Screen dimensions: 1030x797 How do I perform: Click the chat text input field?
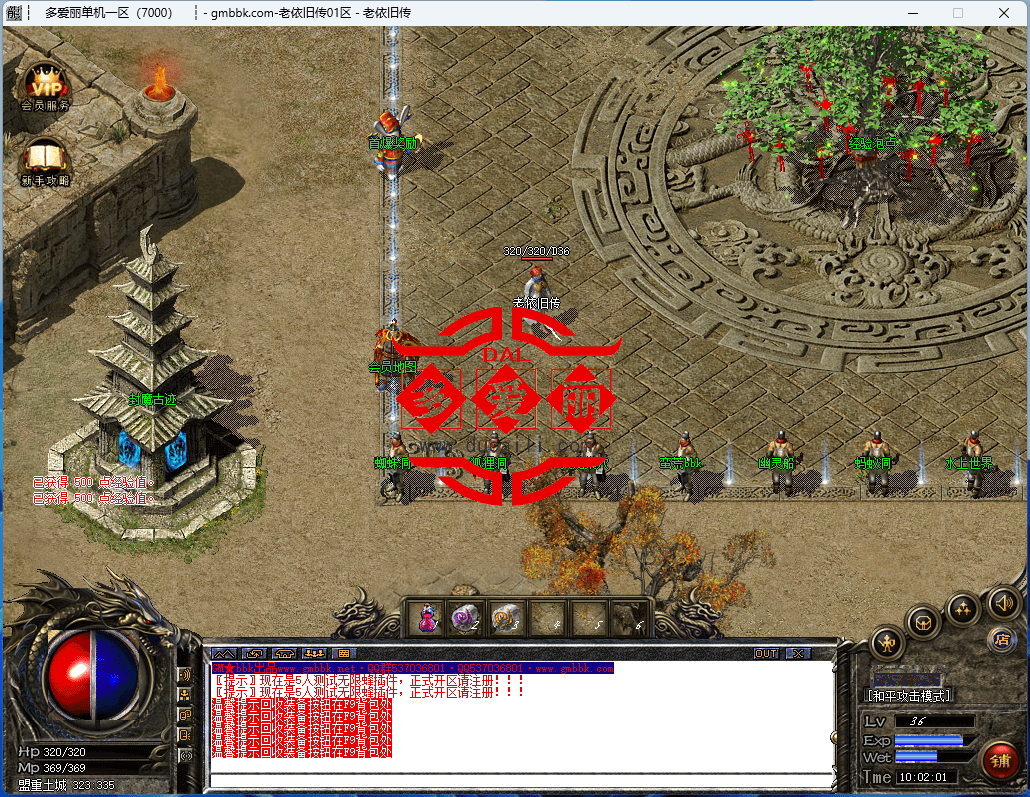(x=520, y=779)
